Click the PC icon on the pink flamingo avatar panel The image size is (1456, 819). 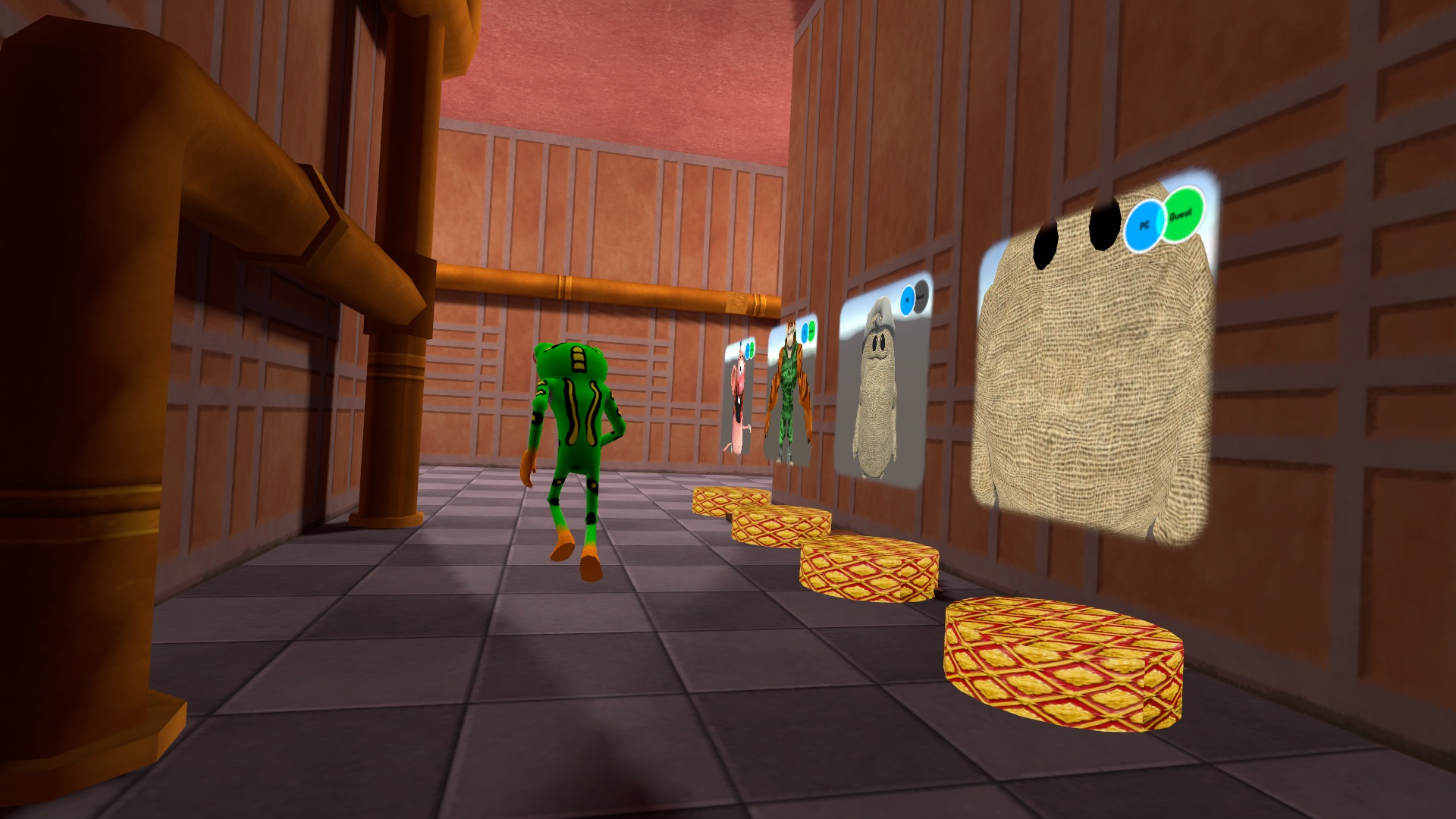pos(748,350)
